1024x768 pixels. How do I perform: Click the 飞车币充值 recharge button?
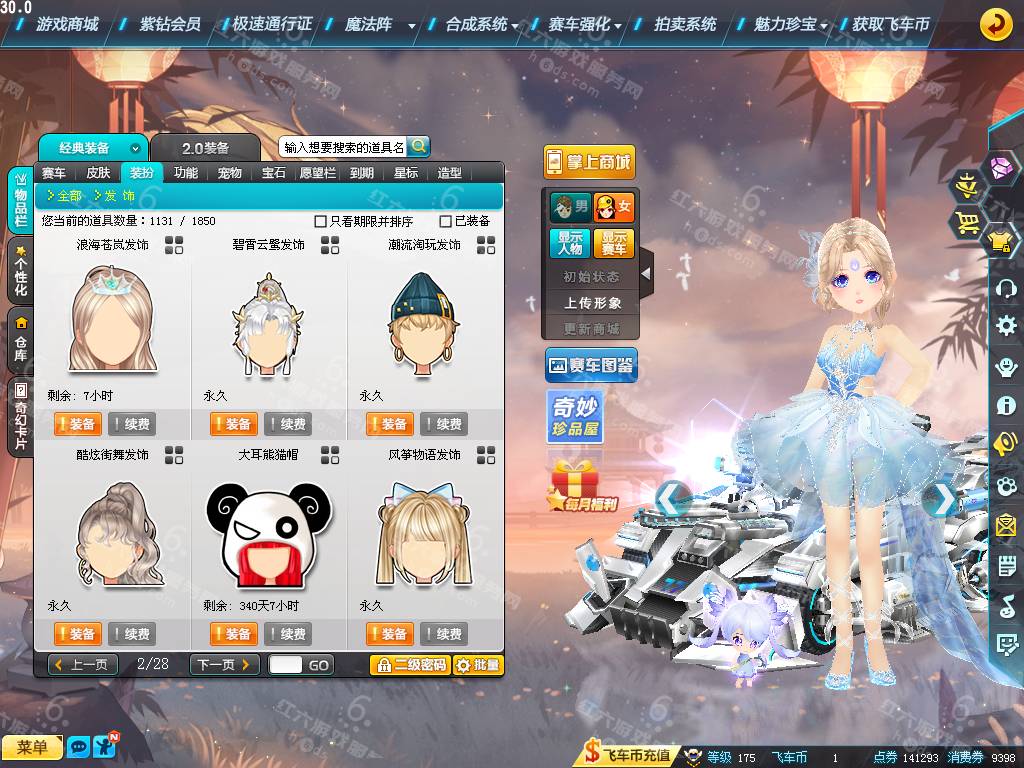pyautogui.click(x=628, y=755)
